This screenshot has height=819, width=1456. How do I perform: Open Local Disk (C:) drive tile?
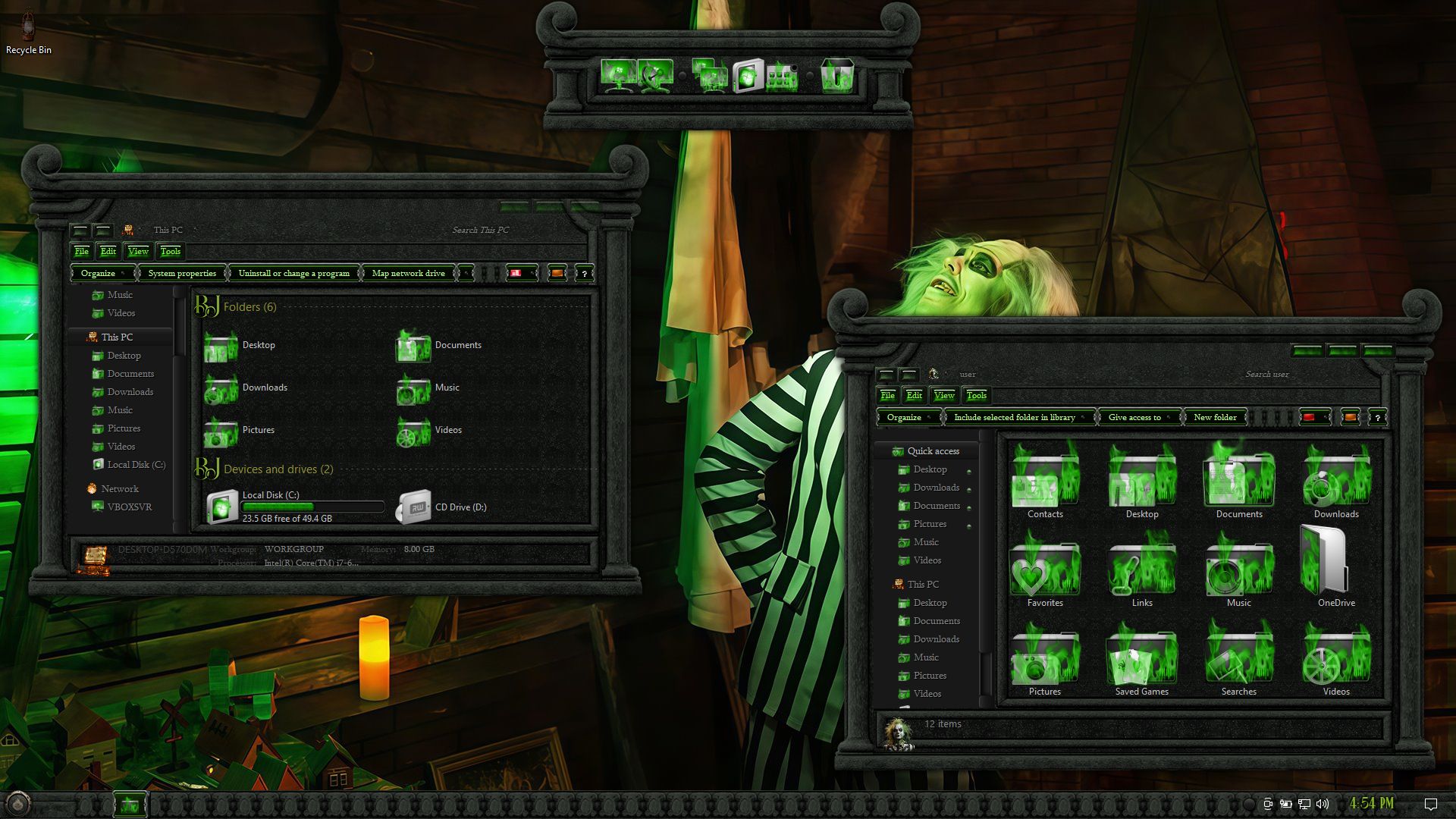(223, 507)
